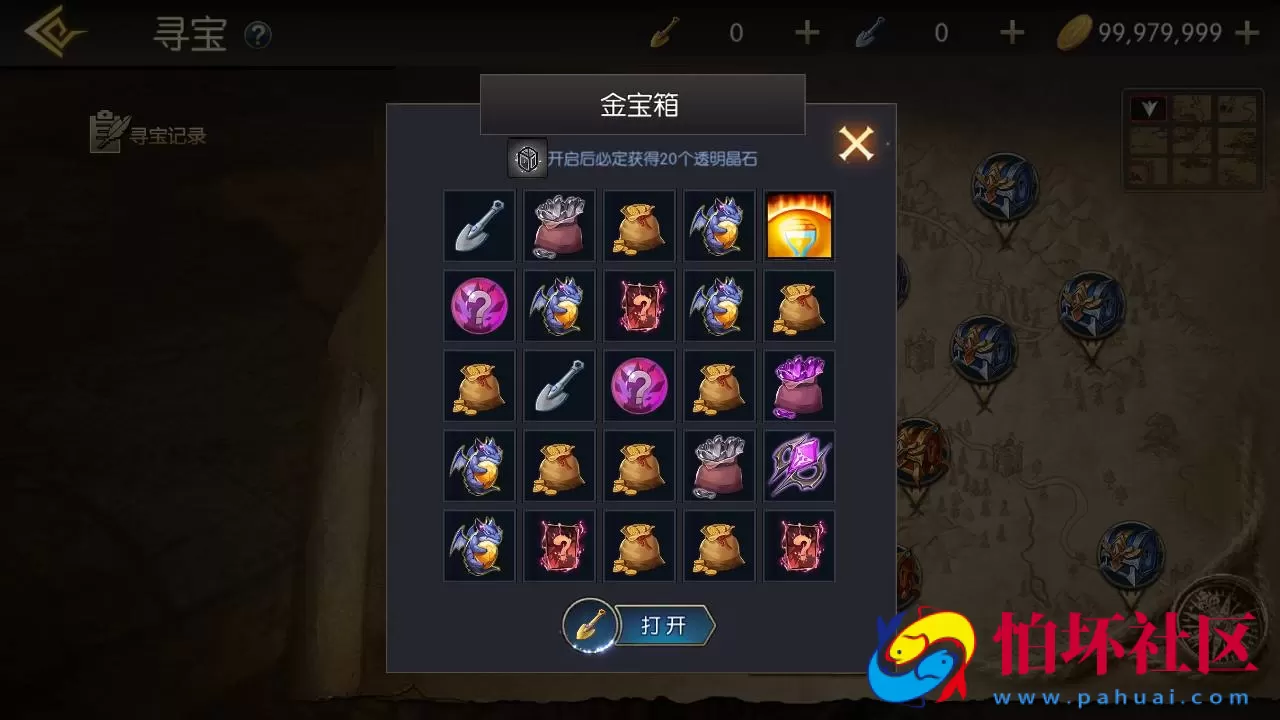Select a gold coin bag in the bottom row
The width and height of the screenshot is (1280, 720).
[x=639, y=546]
